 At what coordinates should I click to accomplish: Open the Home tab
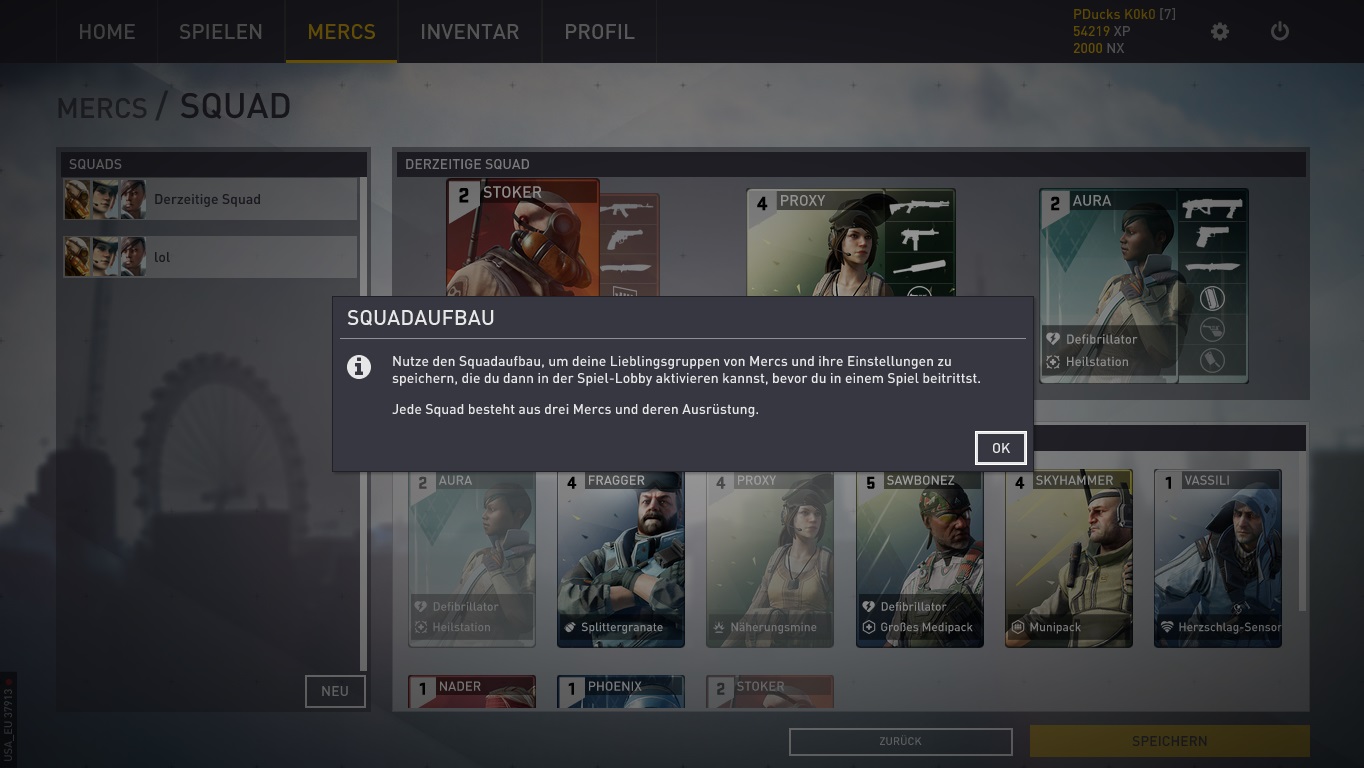click(106, 32)
